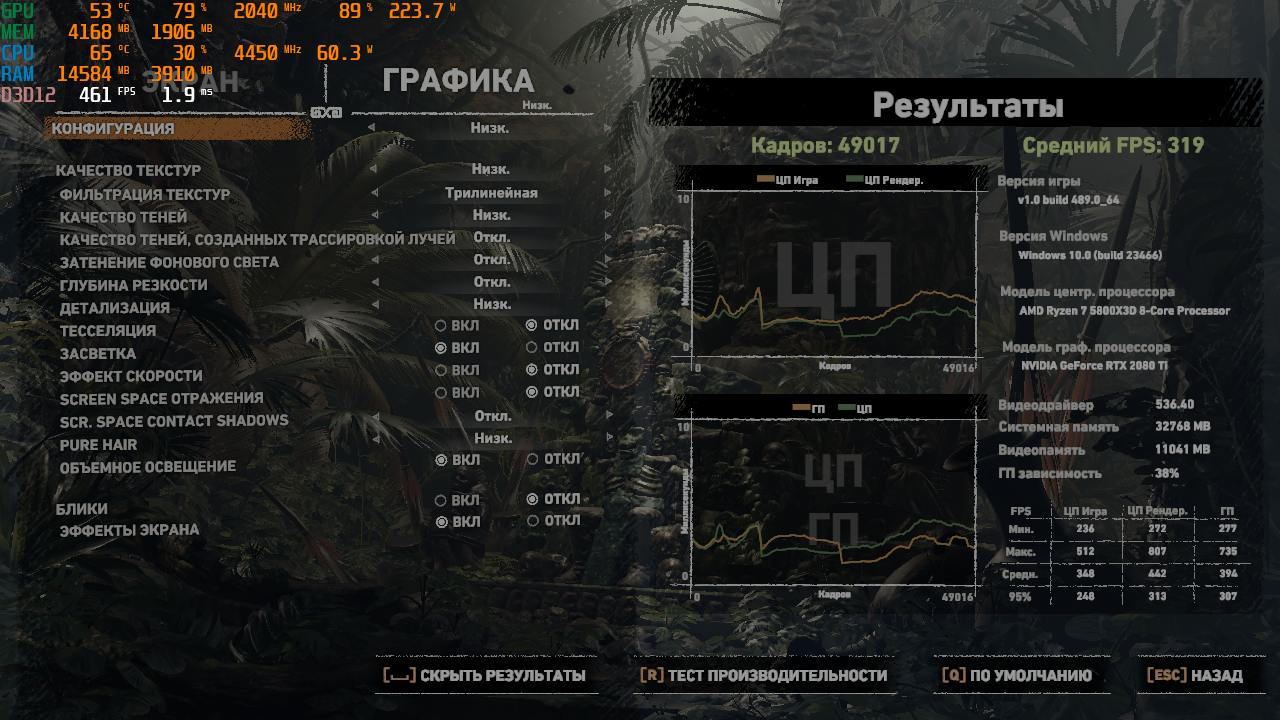Open the Pure Hair quality option
Image resolution: width=1280 pixels, height=720 pixels.
pos(492,438)
